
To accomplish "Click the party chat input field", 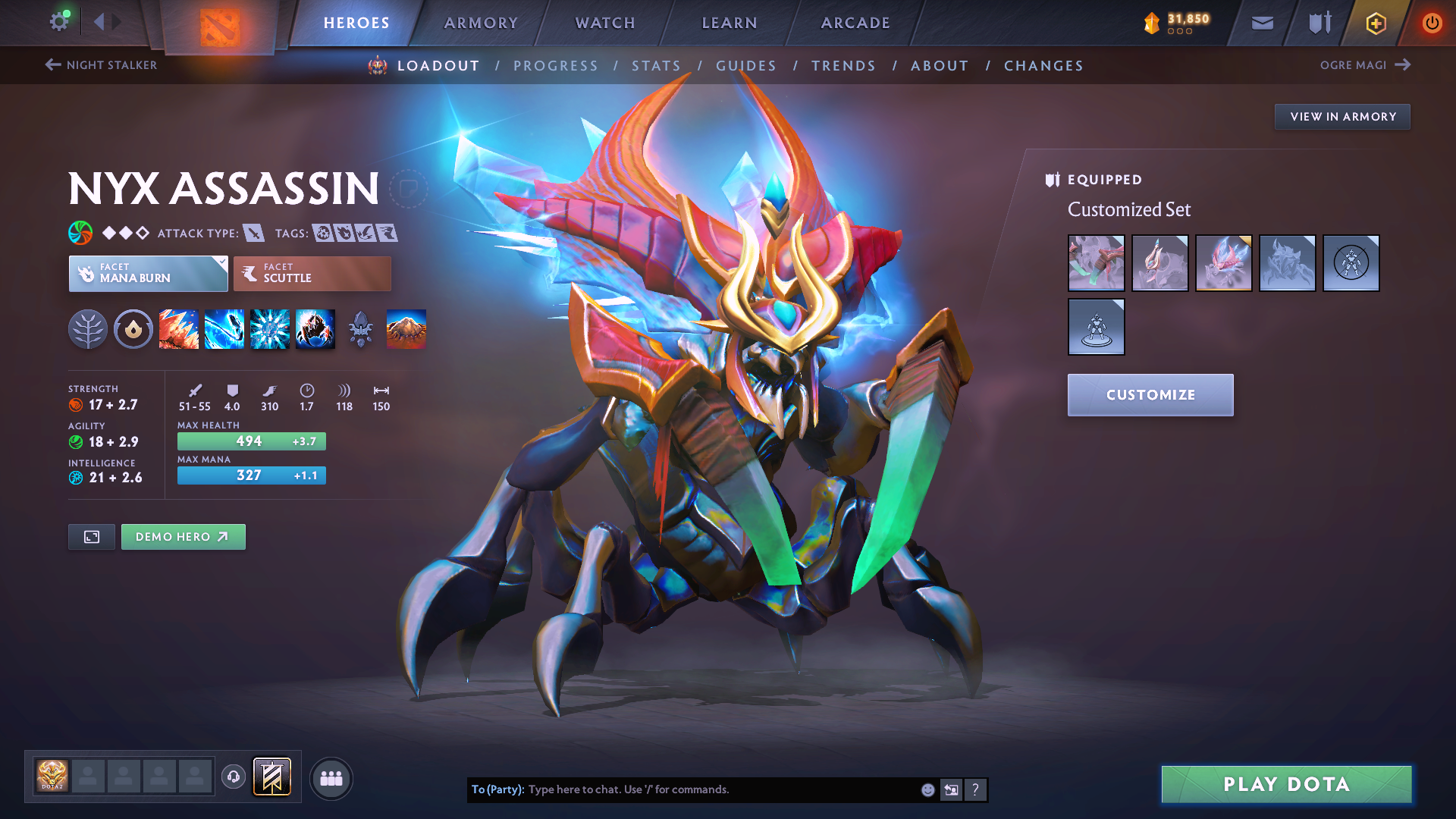I will (x=720, y=789).
